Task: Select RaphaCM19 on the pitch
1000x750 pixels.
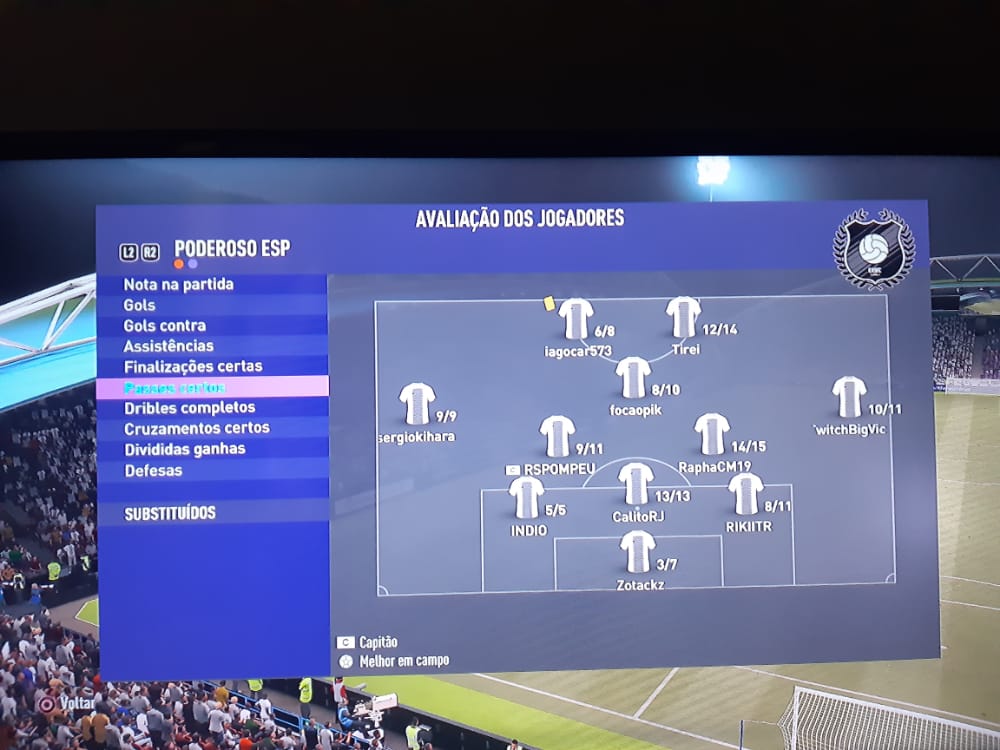Action: (712, 434)
